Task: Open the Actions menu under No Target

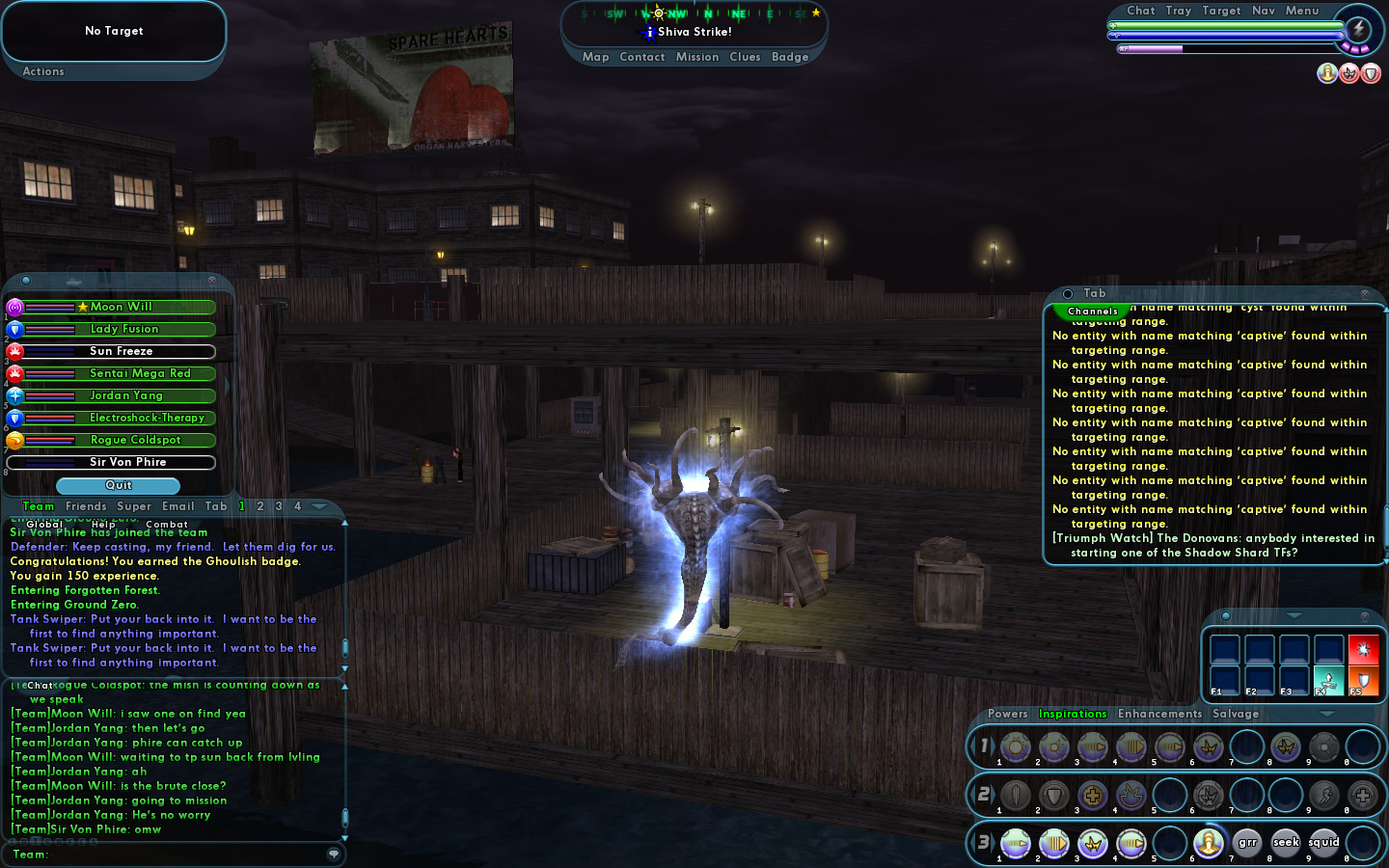Action: click(43, 71)
